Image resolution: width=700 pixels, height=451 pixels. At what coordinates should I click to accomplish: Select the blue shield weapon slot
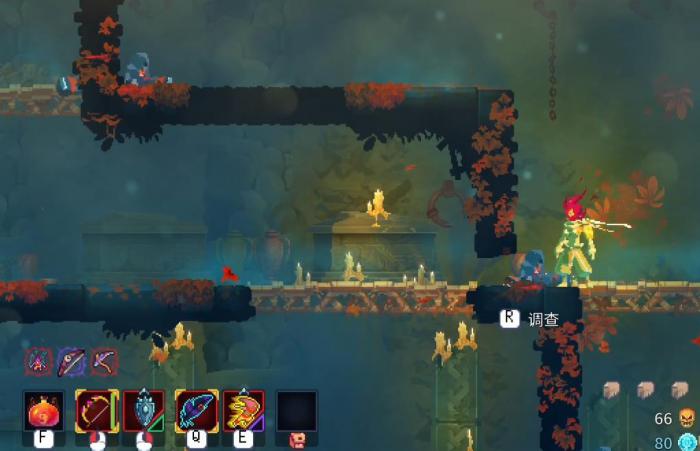click(x=144, y=410)
